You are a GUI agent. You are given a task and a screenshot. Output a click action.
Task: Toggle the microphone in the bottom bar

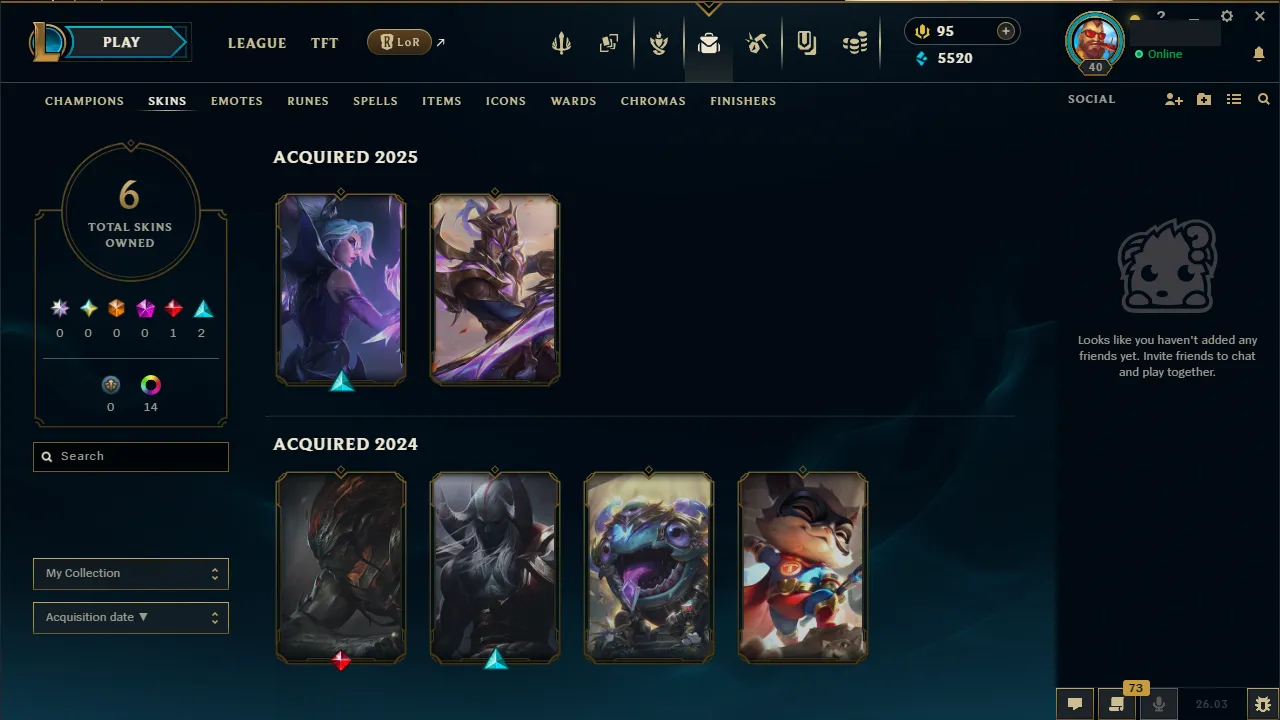point(1159,703)
